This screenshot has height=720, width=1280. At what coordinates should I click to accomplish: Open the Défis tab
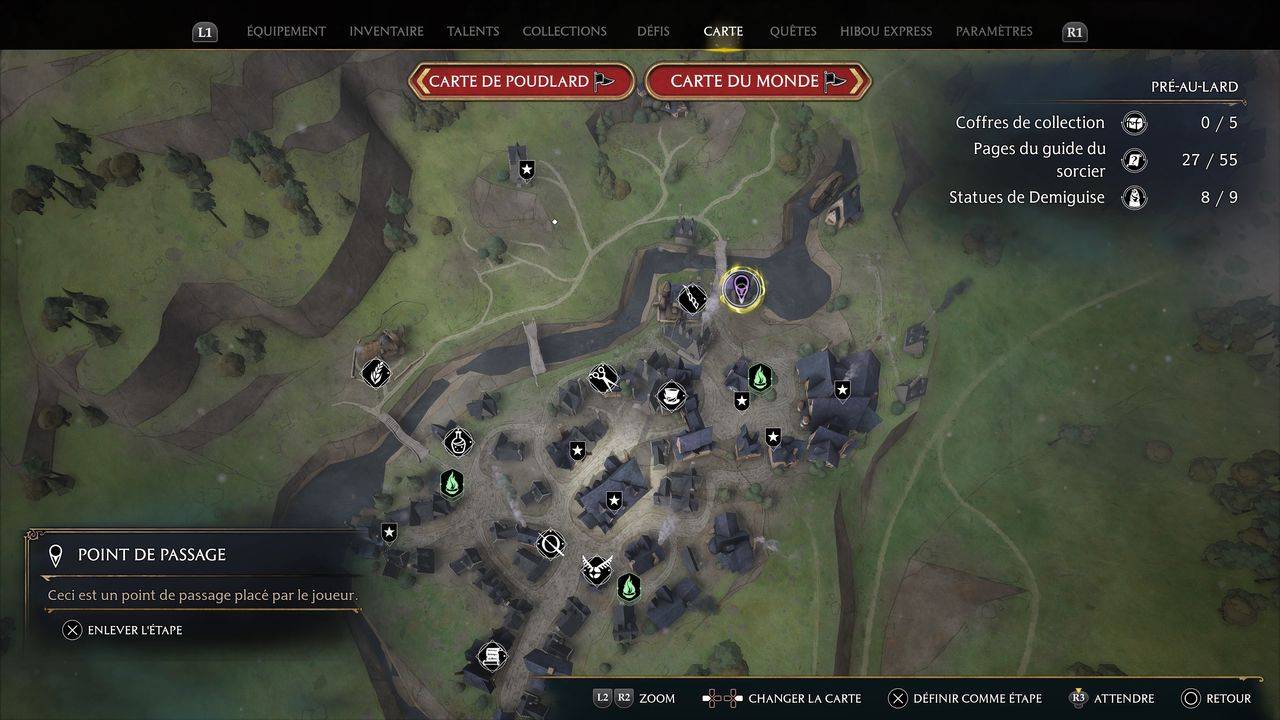(x=653, y=31)
